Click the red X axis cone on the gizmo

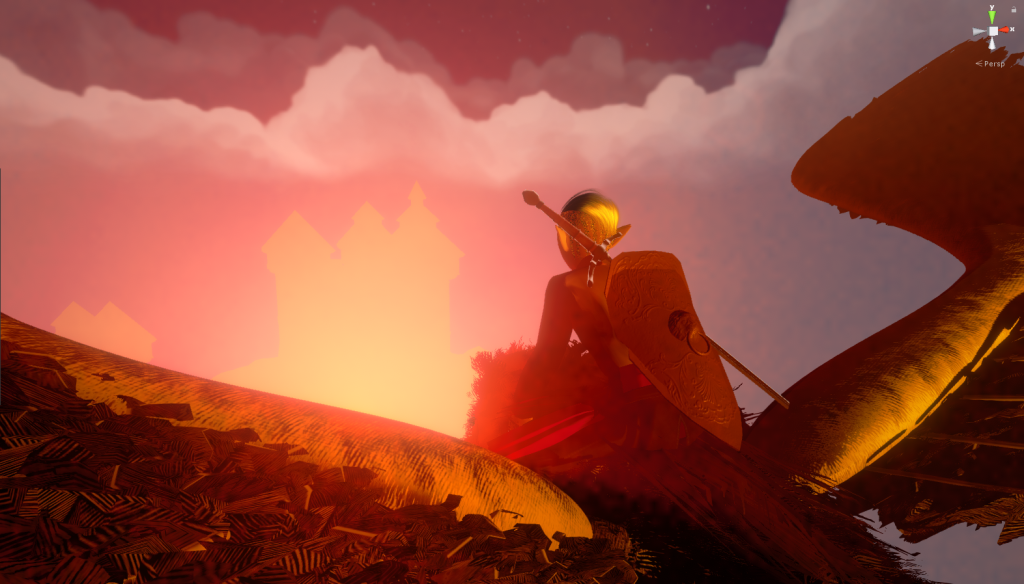[1007, 31]
